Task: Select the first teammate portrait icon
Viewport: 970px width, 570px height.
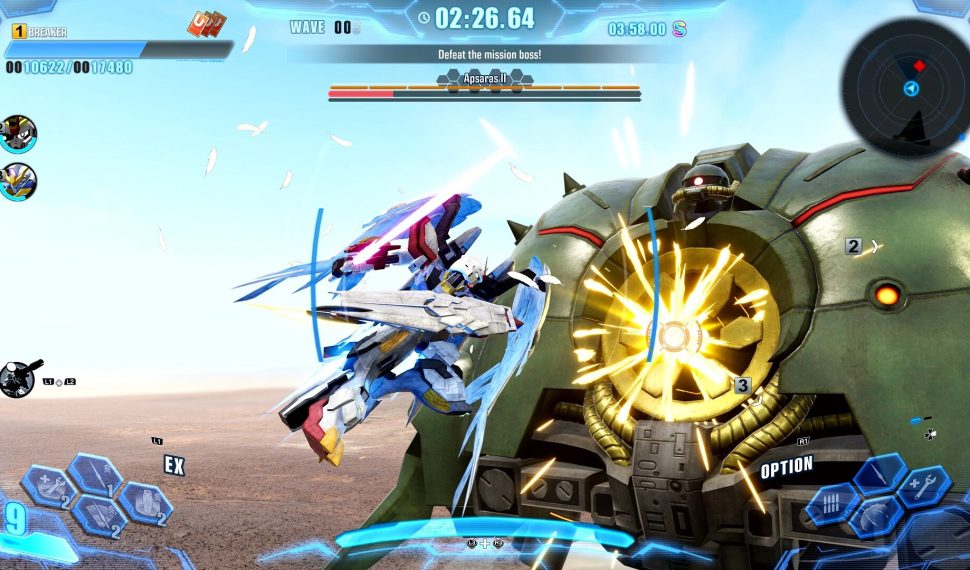Action: (x=18, y=132)
